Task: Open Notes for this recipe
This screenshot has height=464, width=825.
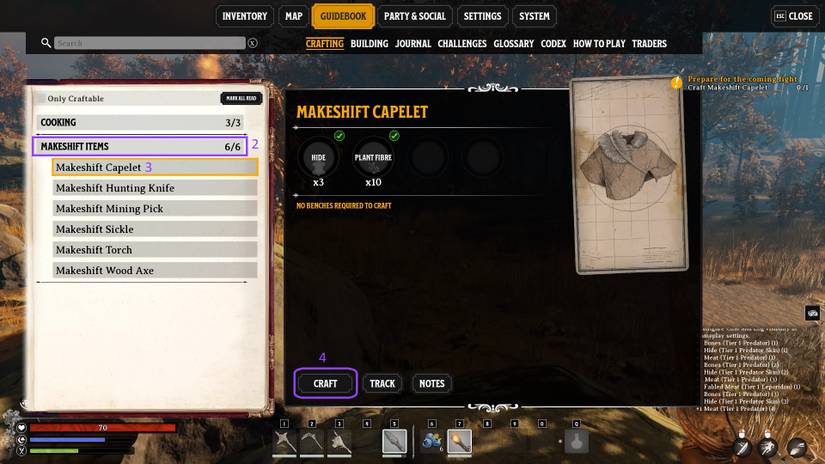Action: (x=431, y=383)
